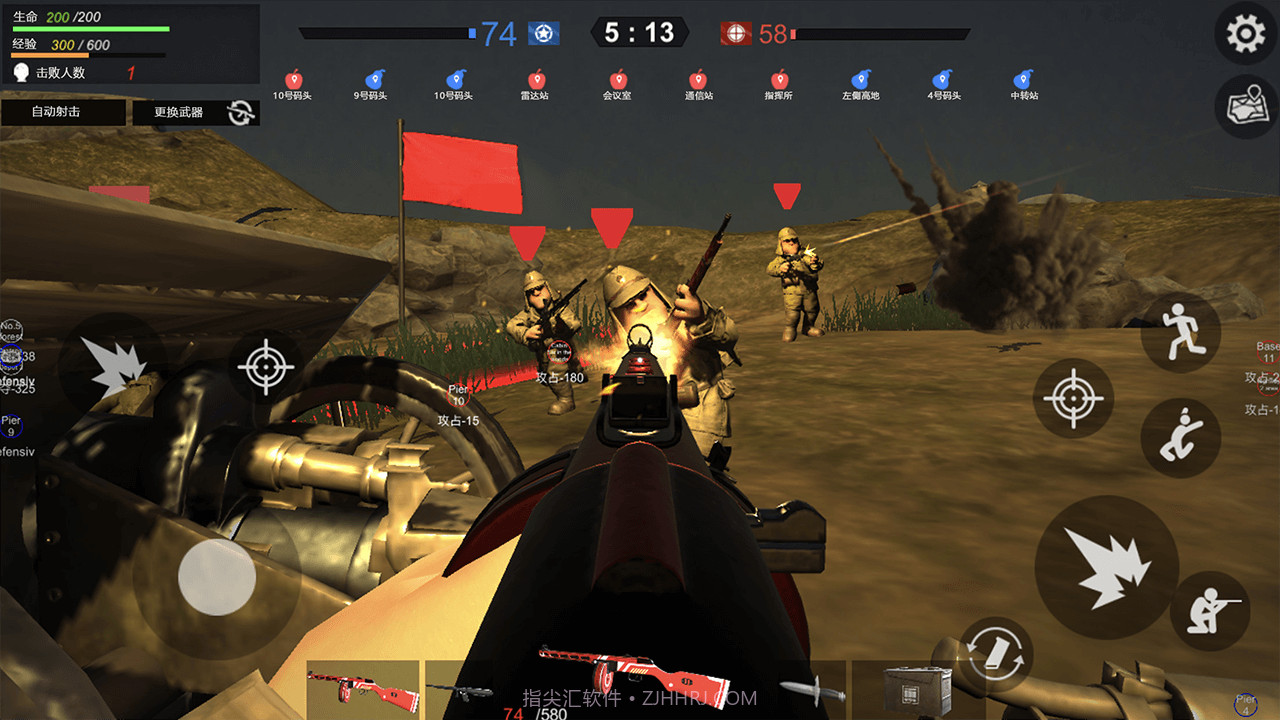This screenshot has width=1280, height=720.
Task: Reload with the circular-arrows magazine icon
Action: (996, 655)
